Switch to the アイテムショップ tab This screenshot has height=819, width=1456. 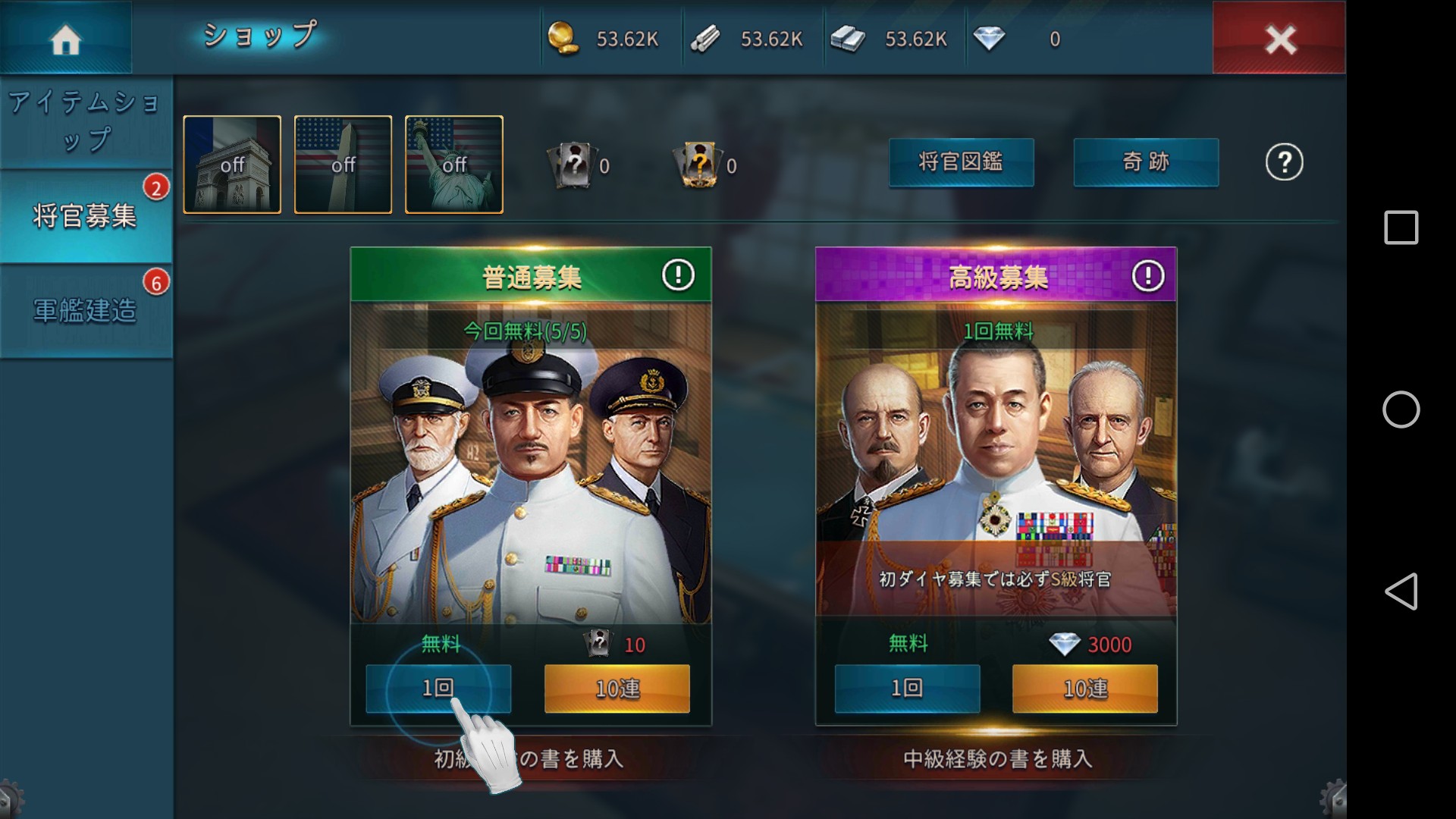(86, 121)
